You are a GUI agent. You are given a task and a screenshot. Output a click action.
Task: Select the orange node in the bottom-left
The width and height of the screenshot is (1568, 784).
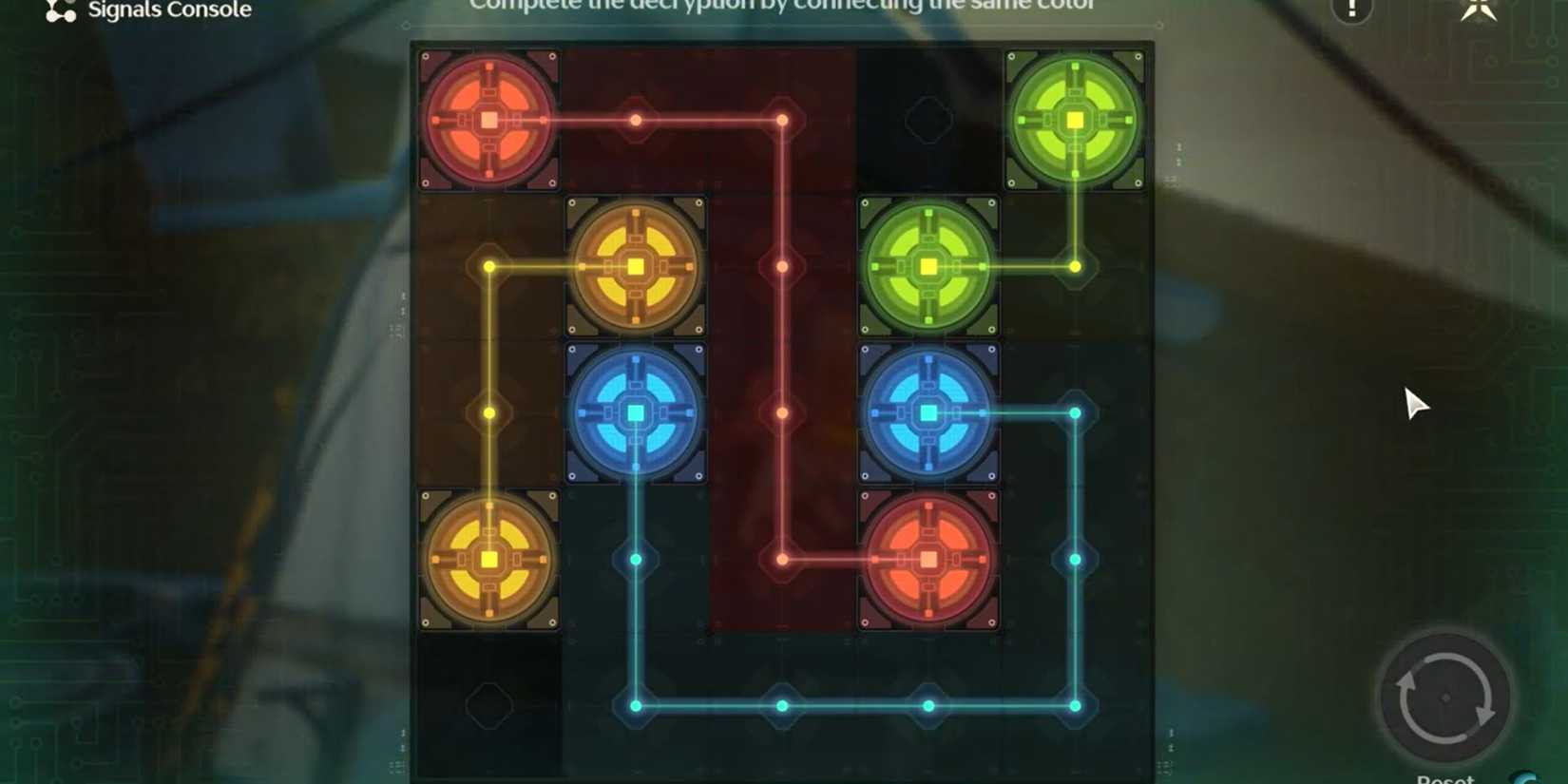click(x=488, y=560)
